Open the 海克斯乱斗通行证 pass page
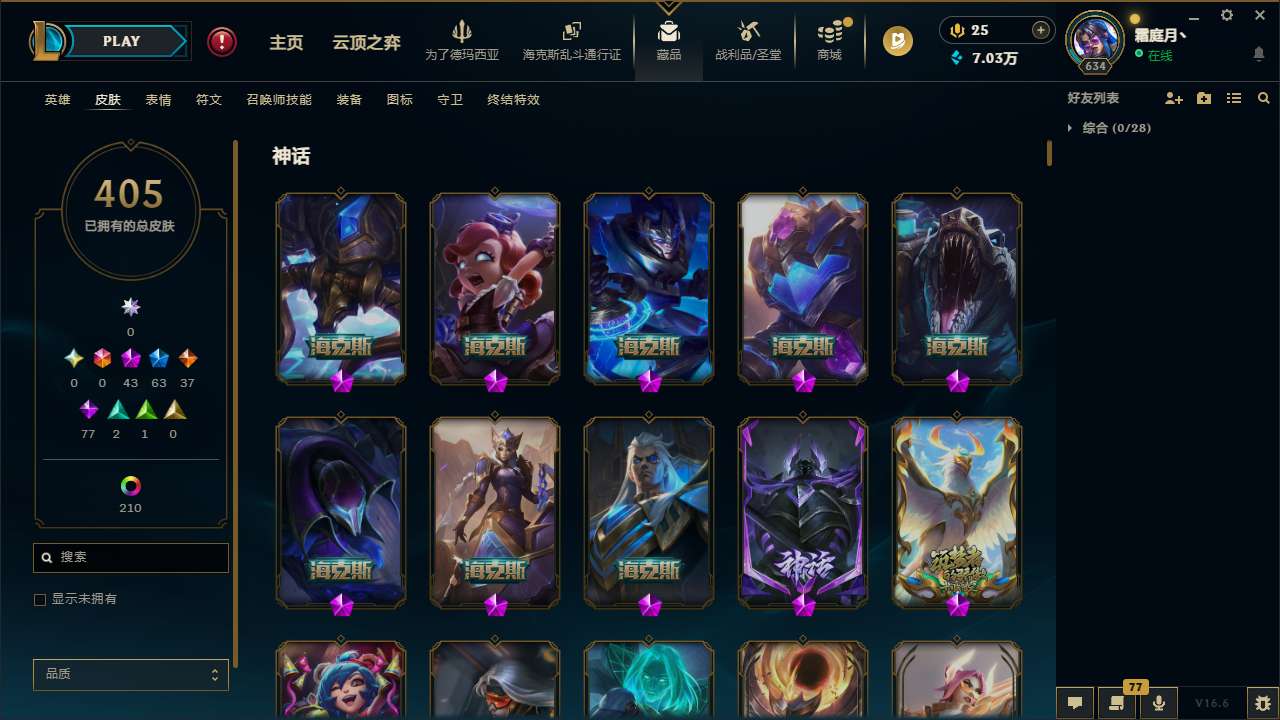 click(x=571, y=41)
